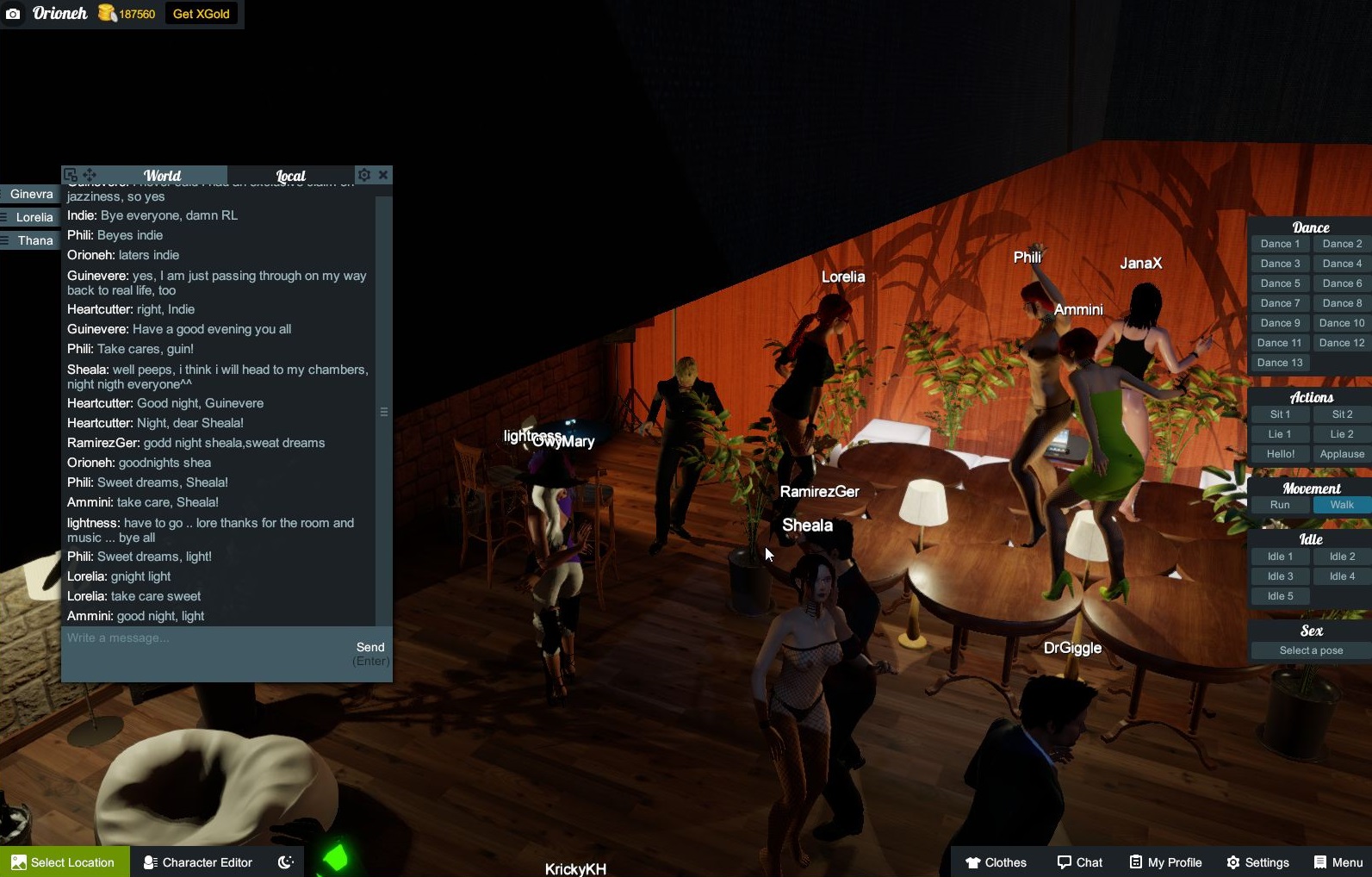Open chat settings gear icon

pos(364,175)
